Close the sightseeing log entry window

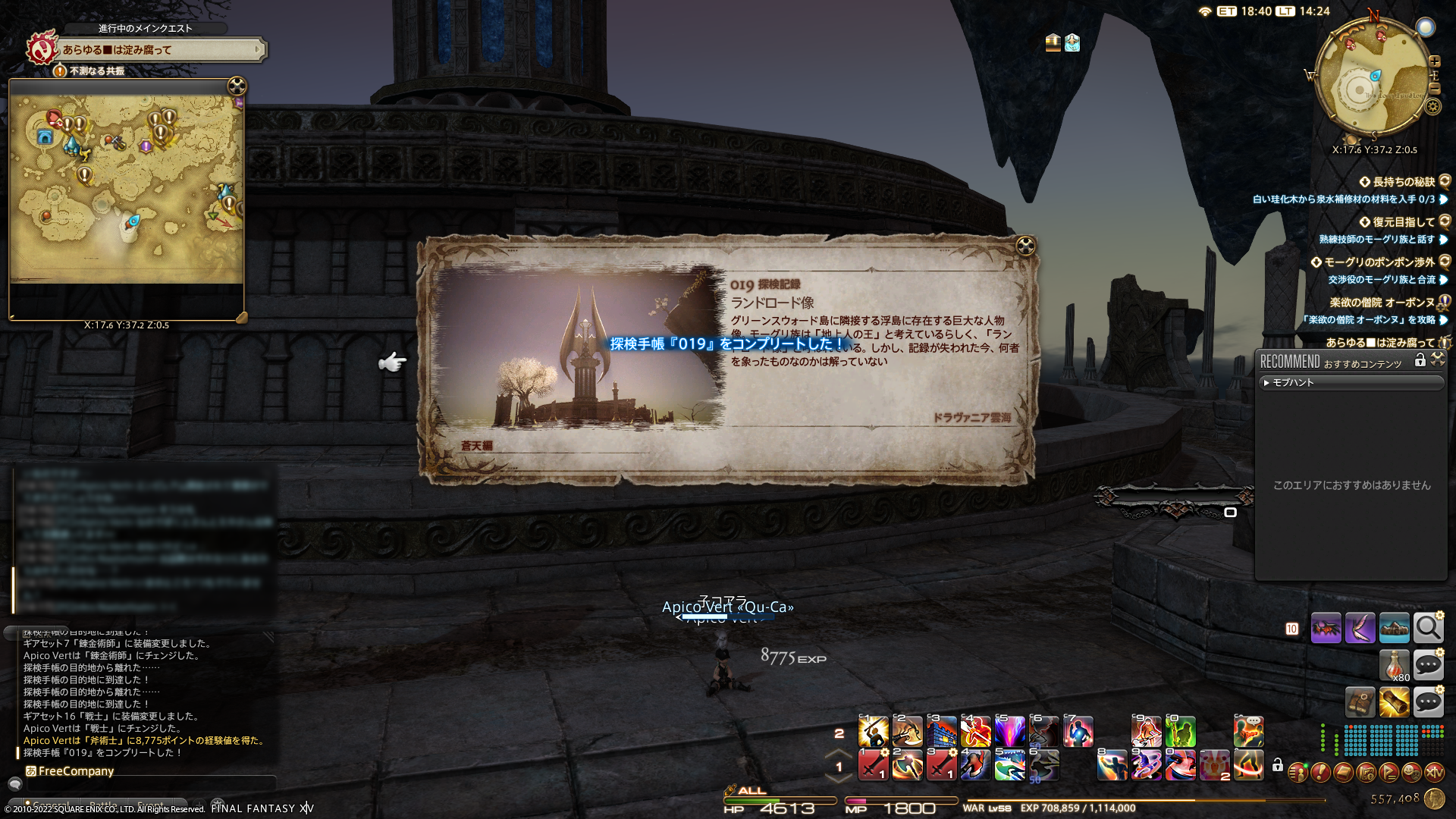point(1025,246)
